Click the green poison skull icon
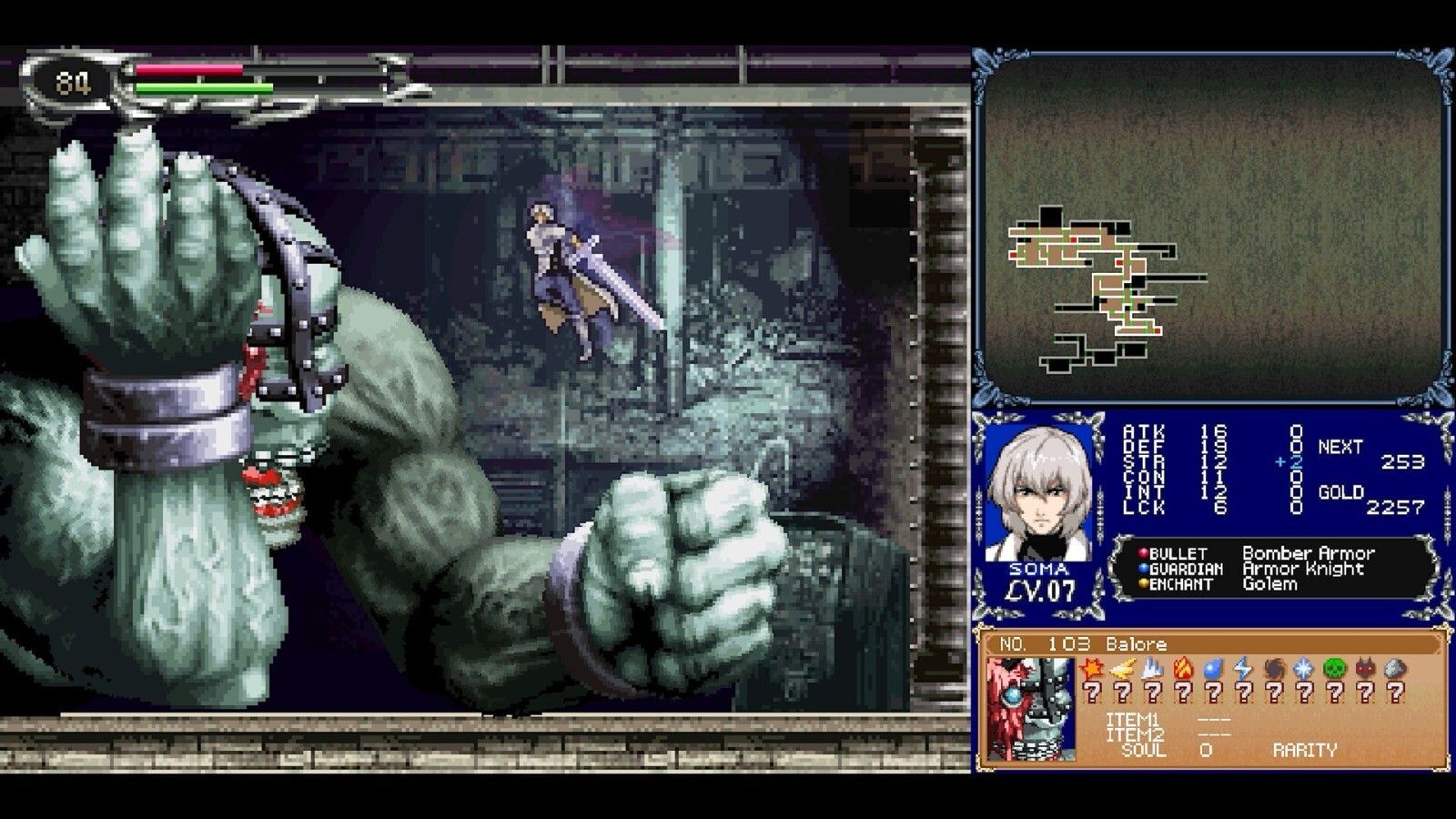 click(1335, 667)
